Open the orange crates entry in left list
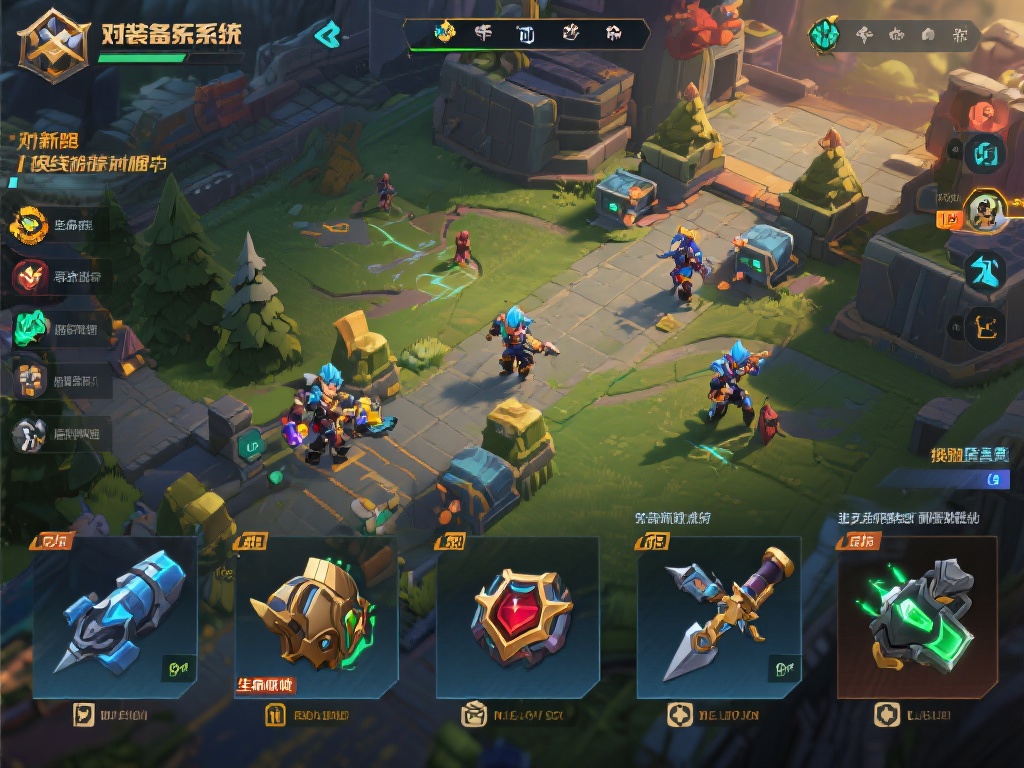This screenshot has height=768, width=1024. pos(29,379)
